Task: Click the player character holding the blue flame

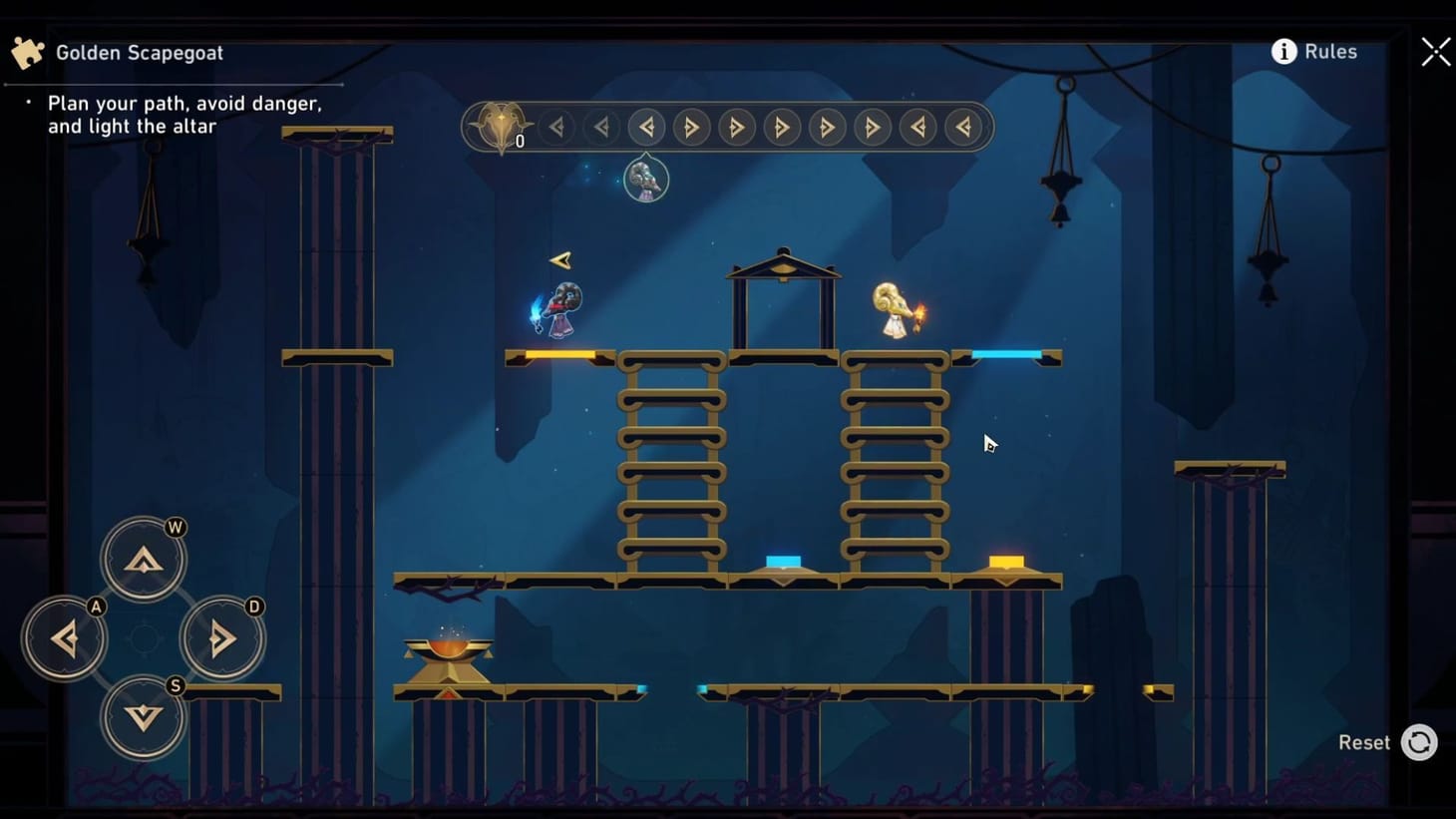Action: tap(560, 307)
